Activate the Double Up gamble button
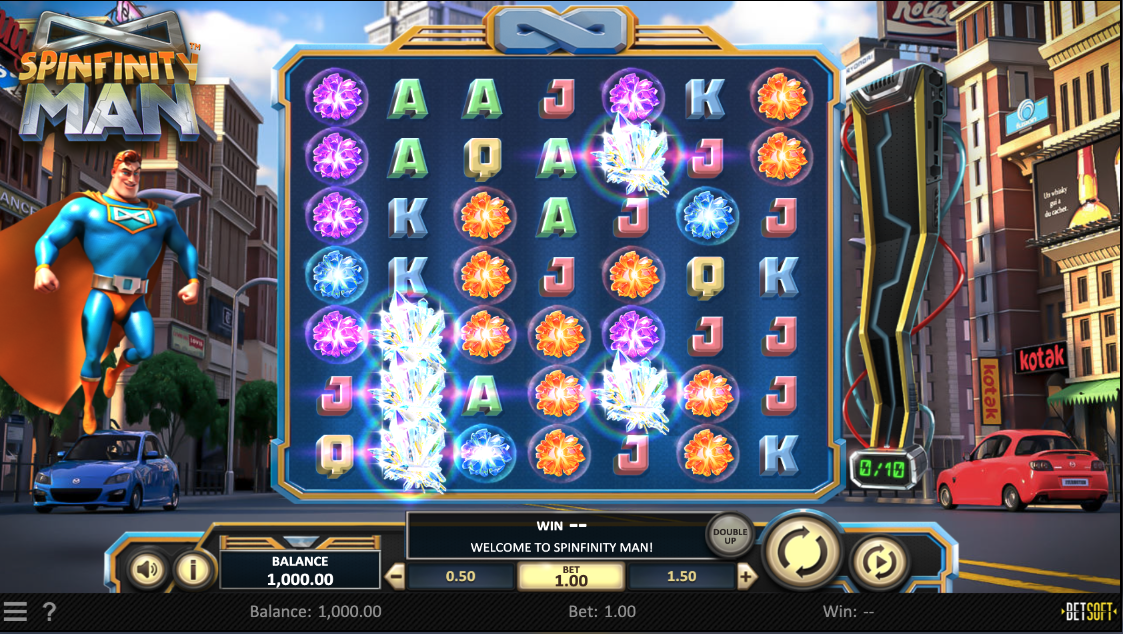Image resolution: width=1123 pixels, height=634 pixels. coord(730,536)
